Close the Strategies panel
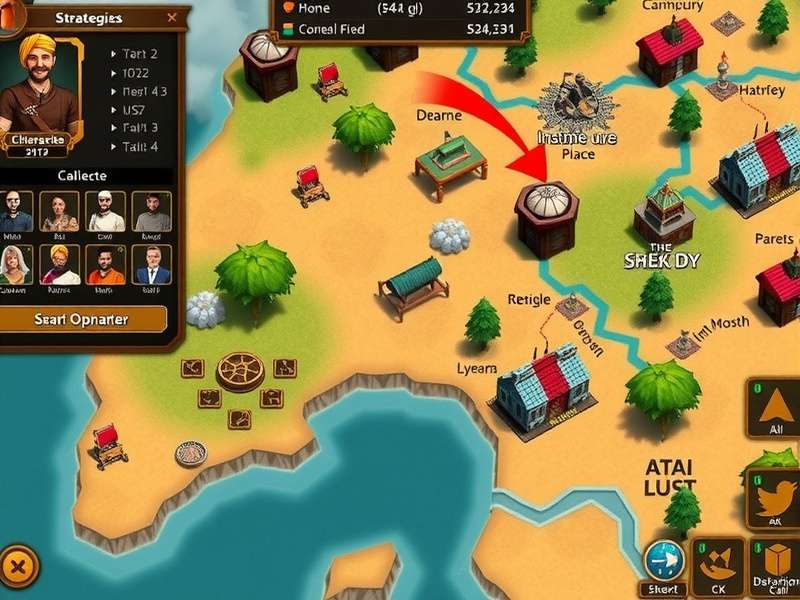The image size is (800, 600). [x=172, y=17]
